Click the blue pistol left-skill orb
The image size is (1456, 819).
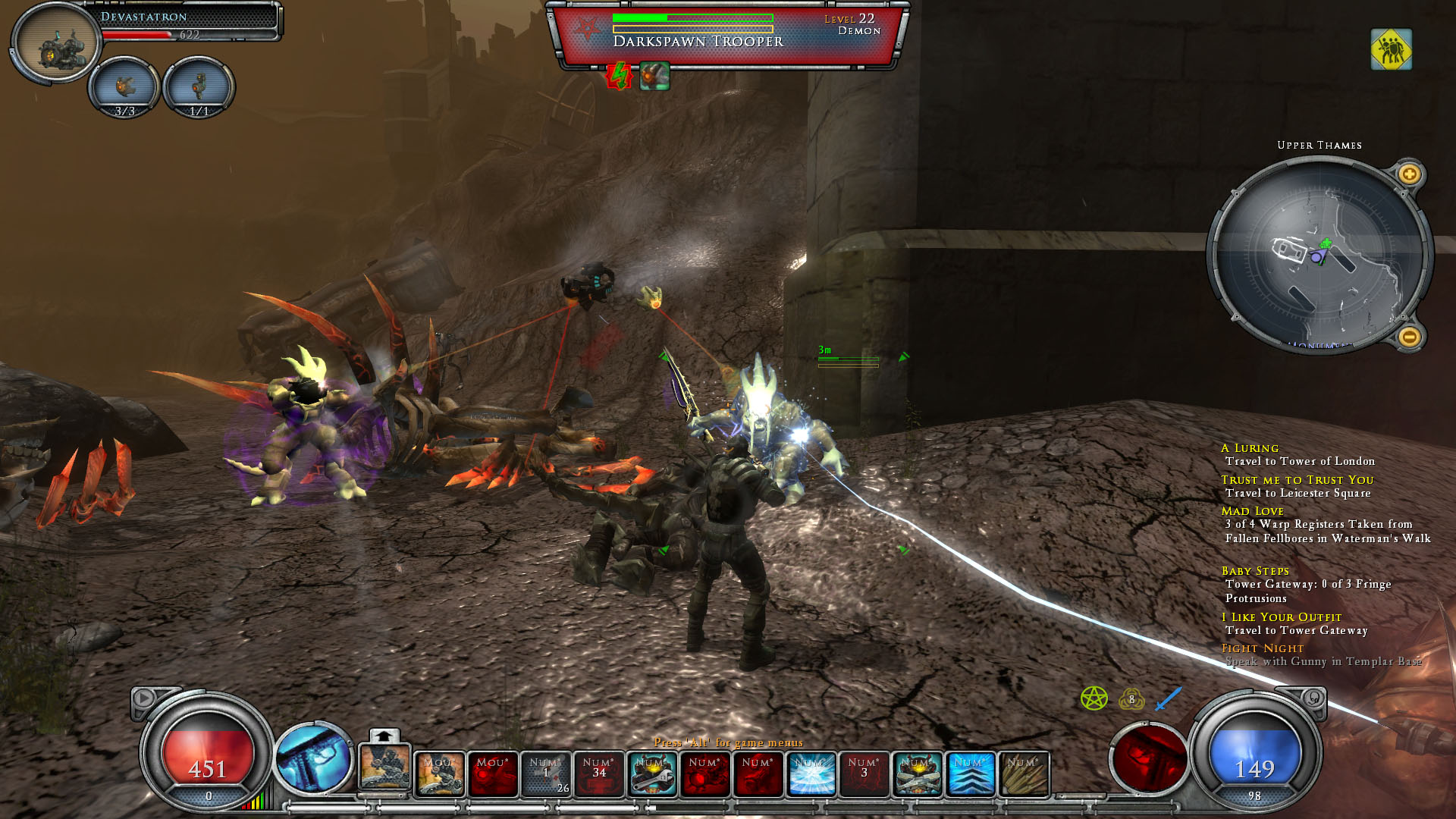(312, 758)
